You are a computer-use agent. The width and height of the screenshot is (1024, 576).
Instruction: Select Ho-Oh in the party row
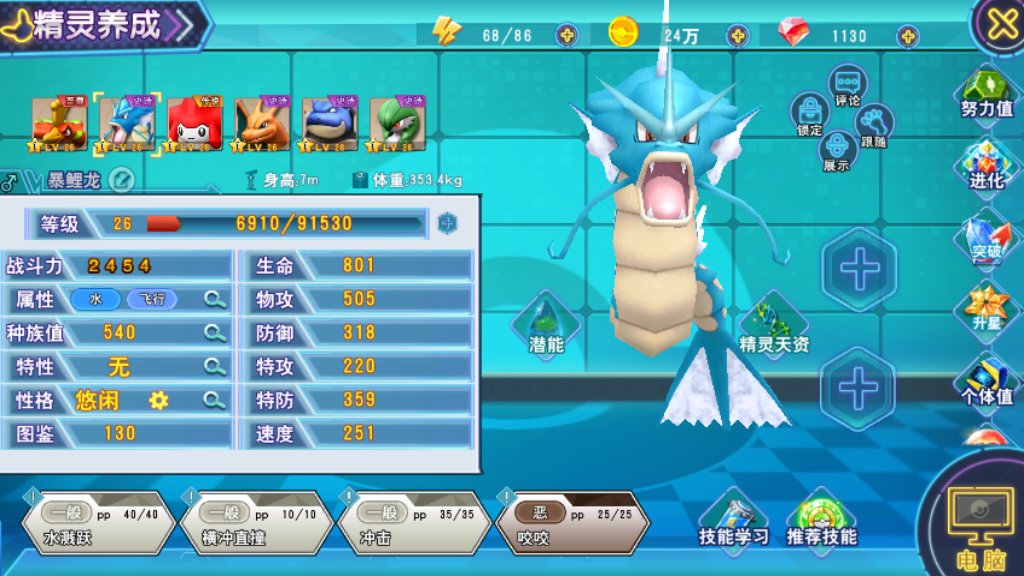[59, 124]
